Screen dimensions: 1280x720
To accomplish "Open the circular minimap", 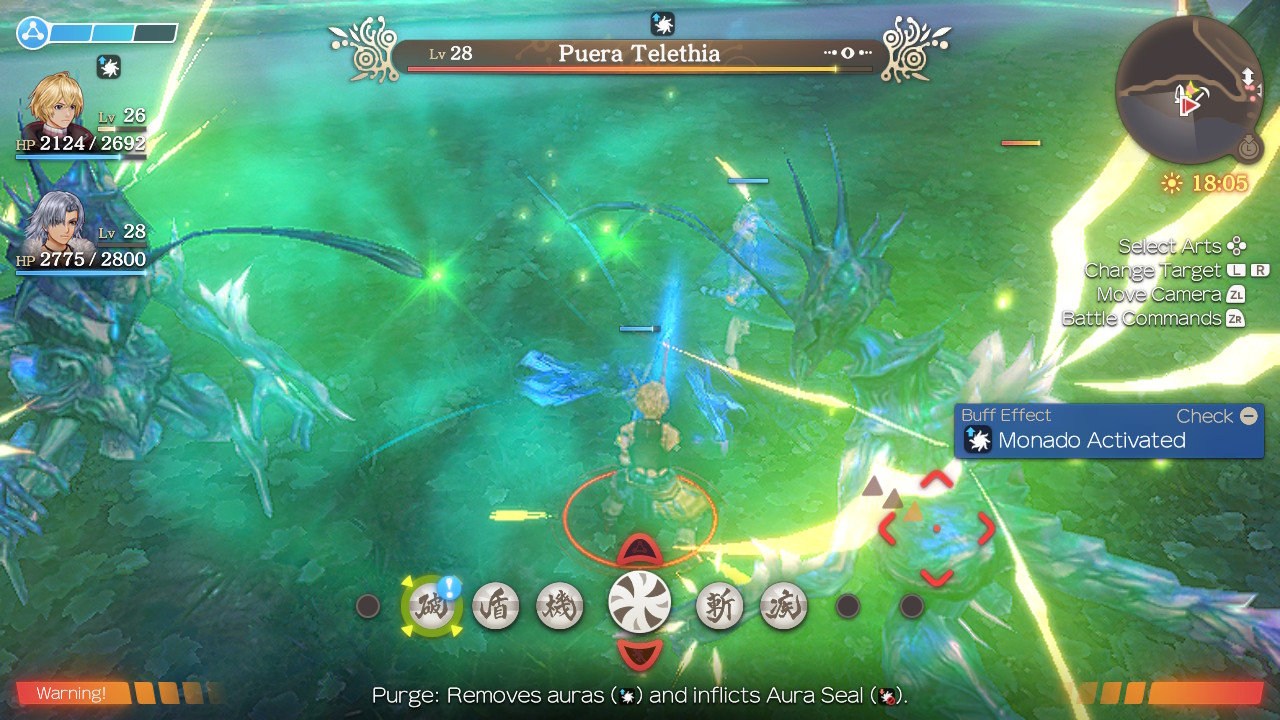I will pyautogui.click(x=1190, y=90).
